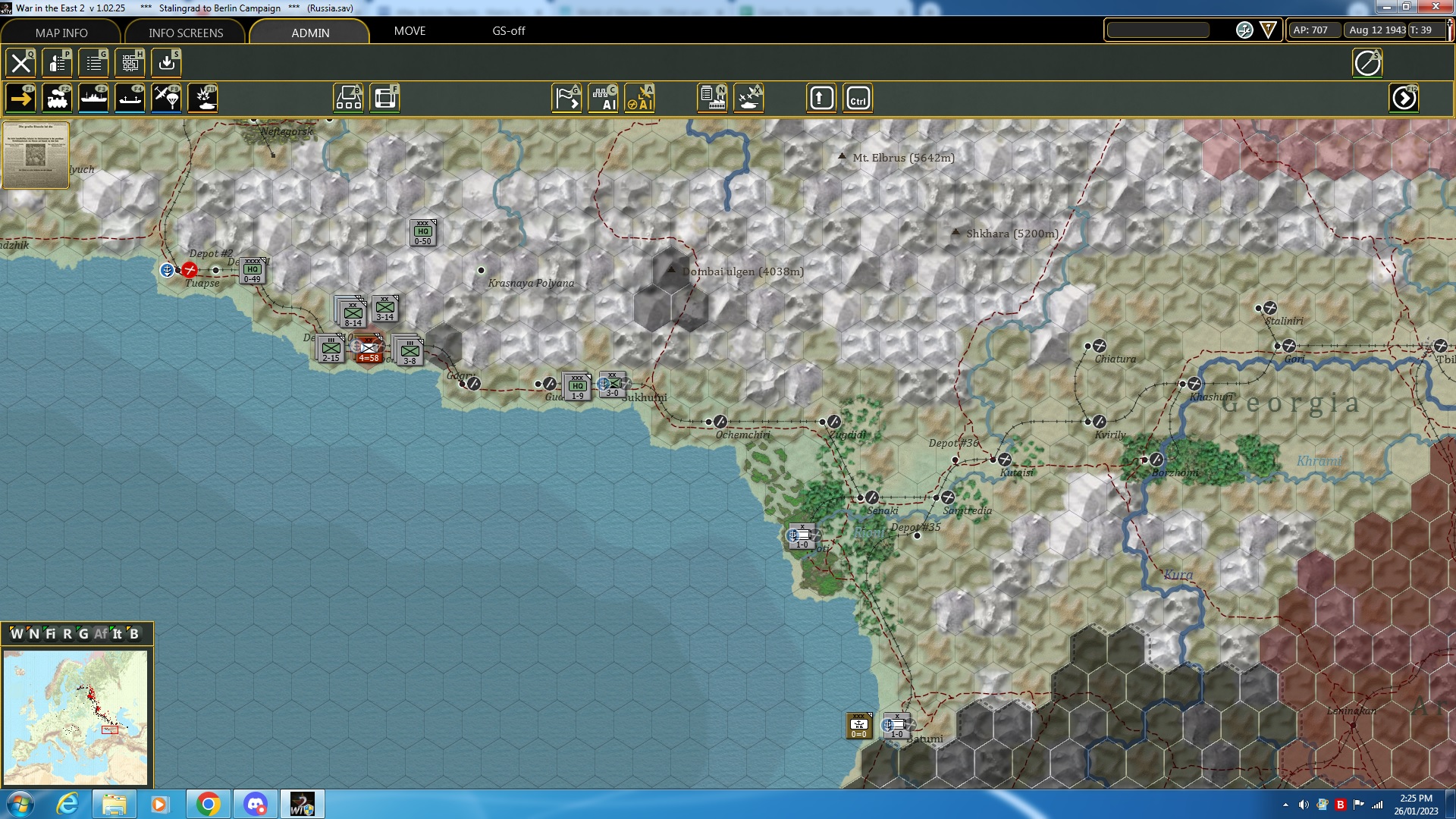Toggle ground support by clicking GS-off
This screenshot has width=1456, height=819.
(508, 31)
